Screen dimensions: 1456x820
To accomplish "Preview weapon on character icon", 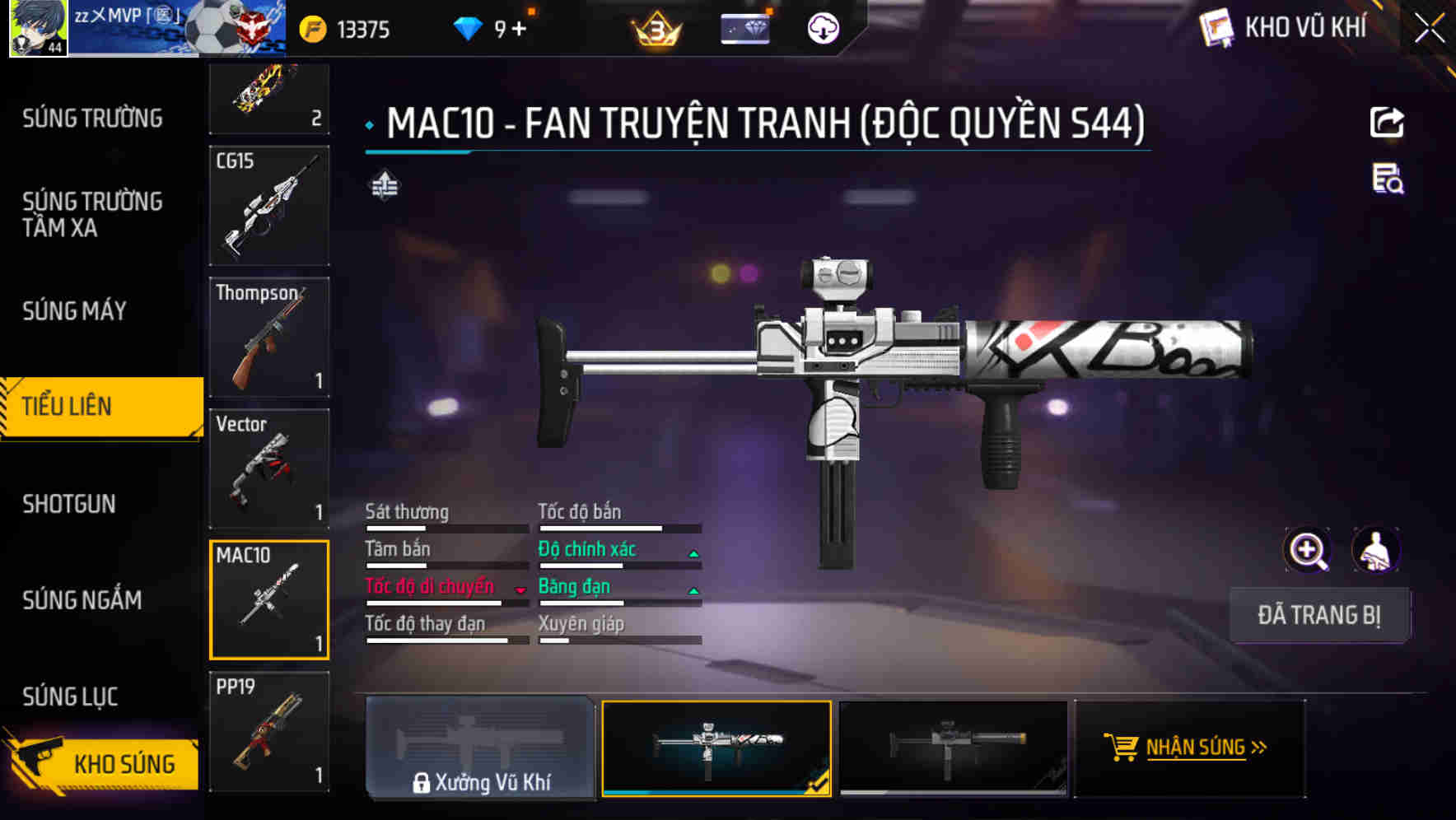I will (1375, 551).
